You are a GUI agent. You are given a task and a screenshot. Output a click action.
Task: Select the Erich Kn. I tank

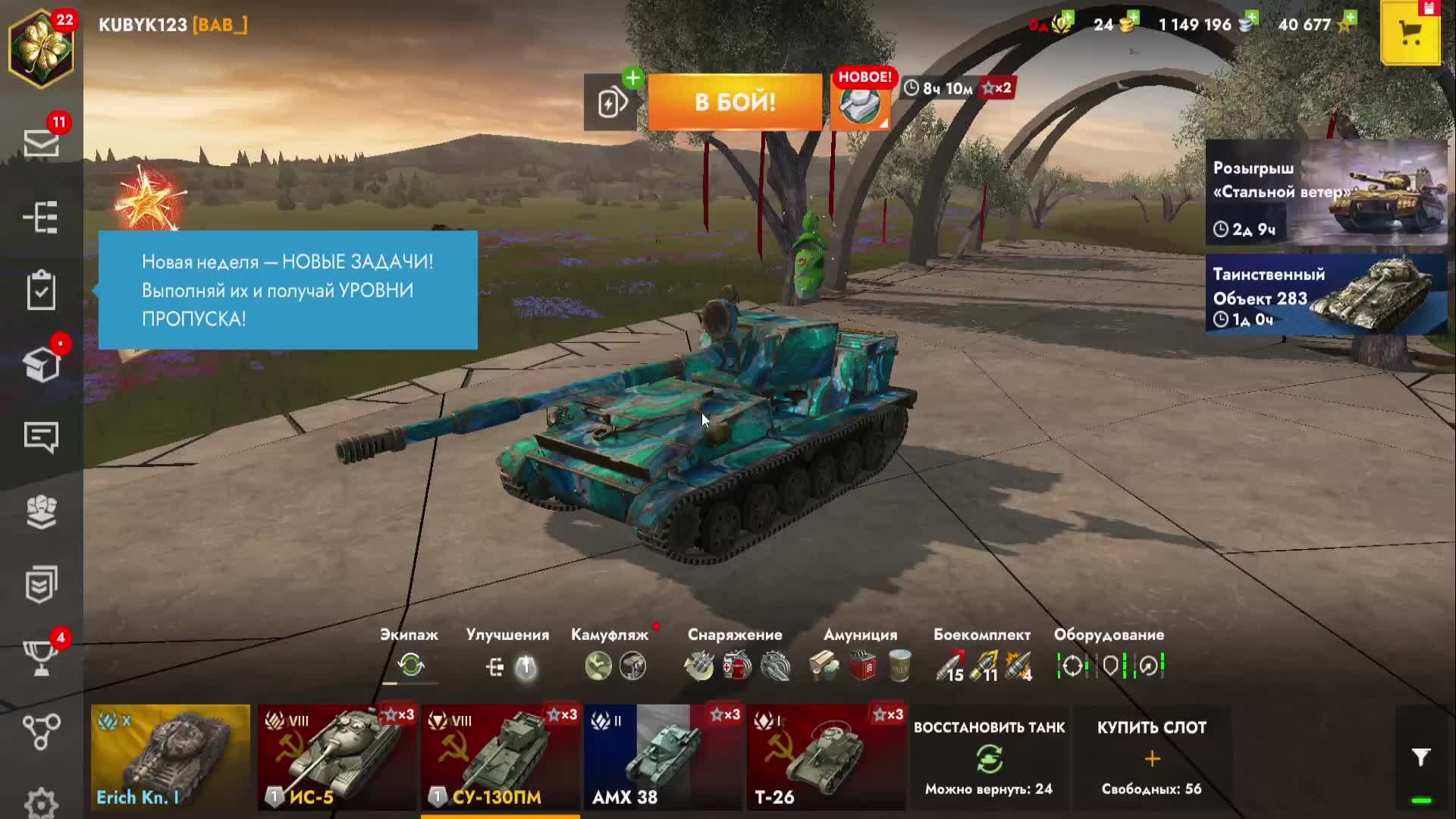[171, 757]
